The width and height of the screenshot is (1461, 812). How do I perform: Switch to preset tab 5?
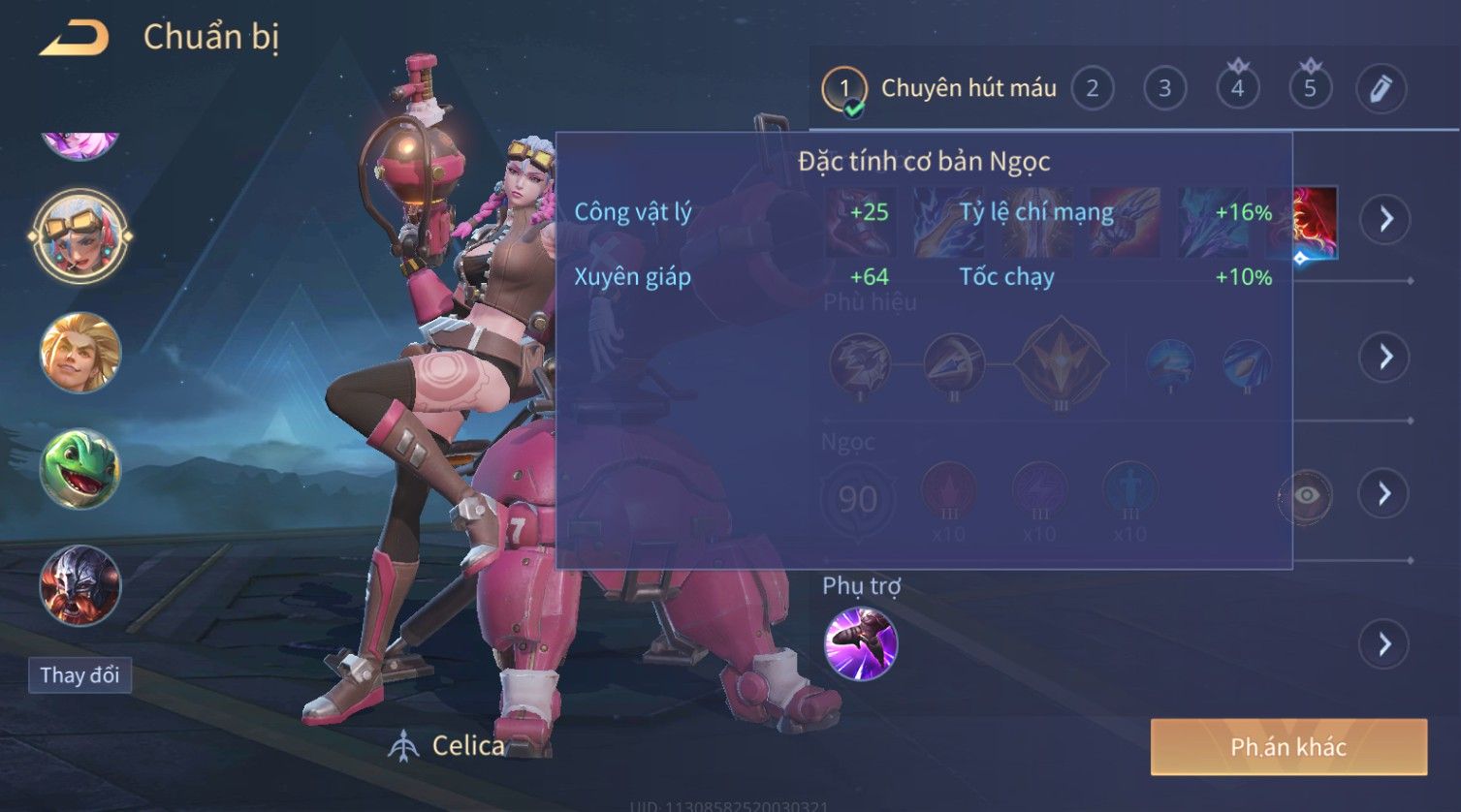(x=1310, y=89)
